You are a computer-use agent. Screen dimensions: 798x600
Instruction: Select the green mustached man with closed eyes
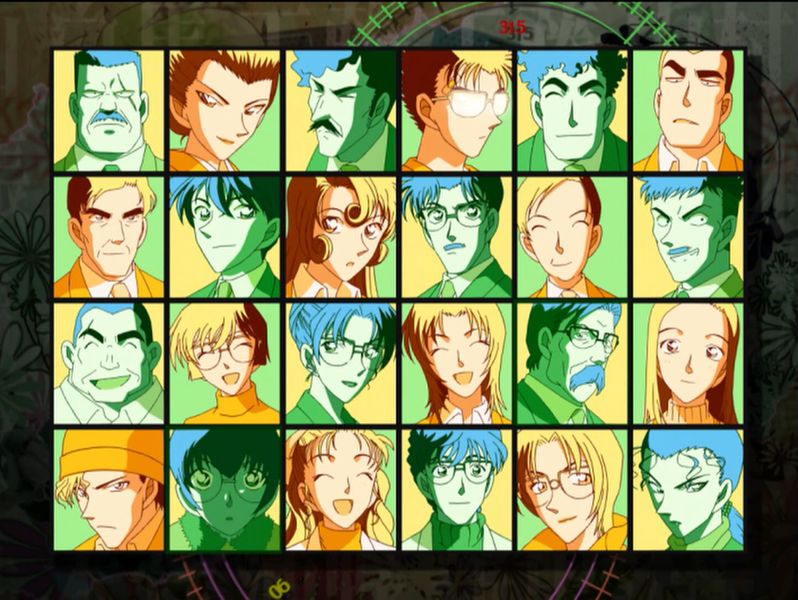pos(108,111)
